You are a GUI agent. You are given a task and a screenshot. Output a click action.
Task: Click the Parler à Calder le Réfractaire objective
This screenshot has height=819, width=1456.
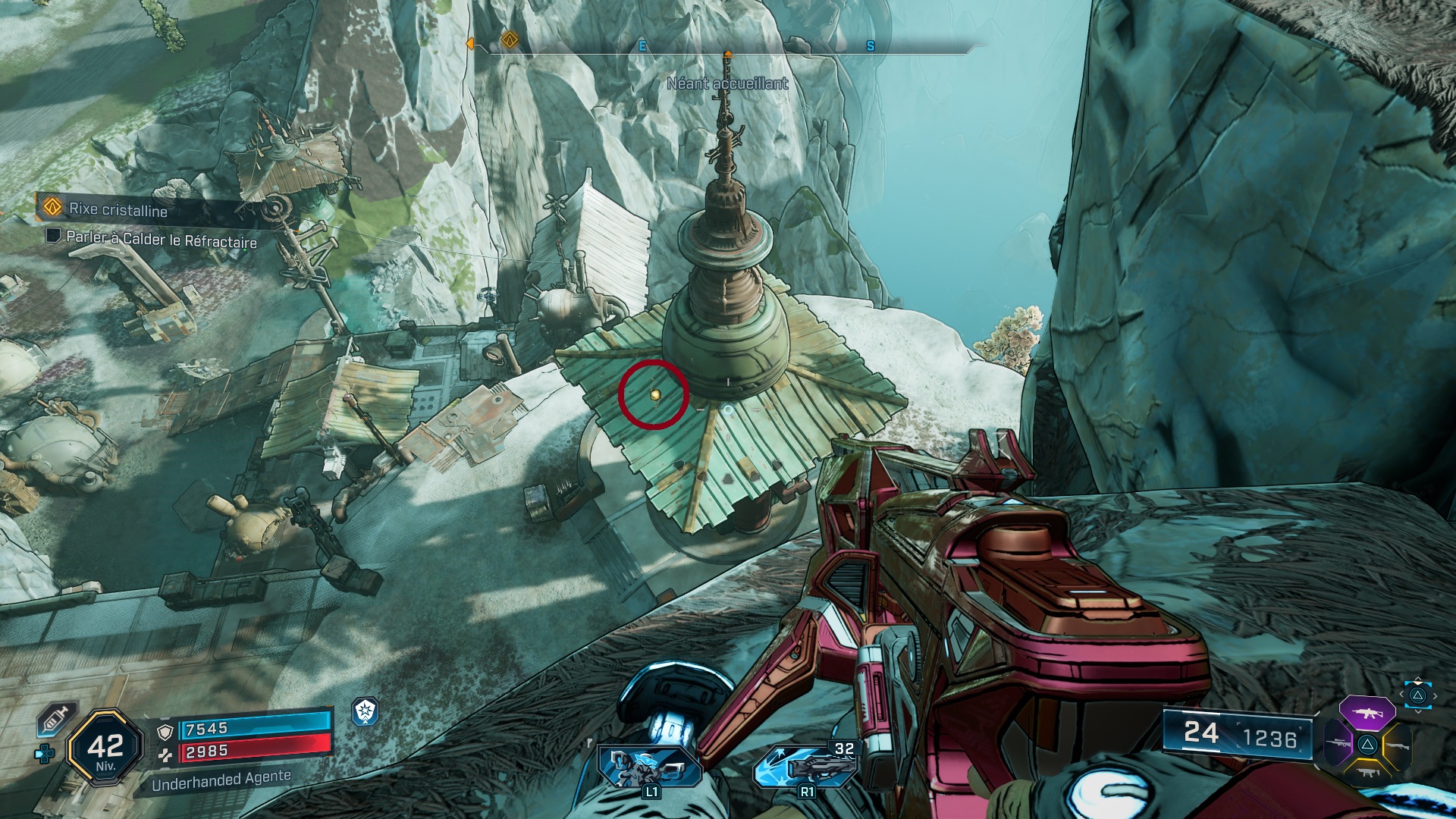161,240
